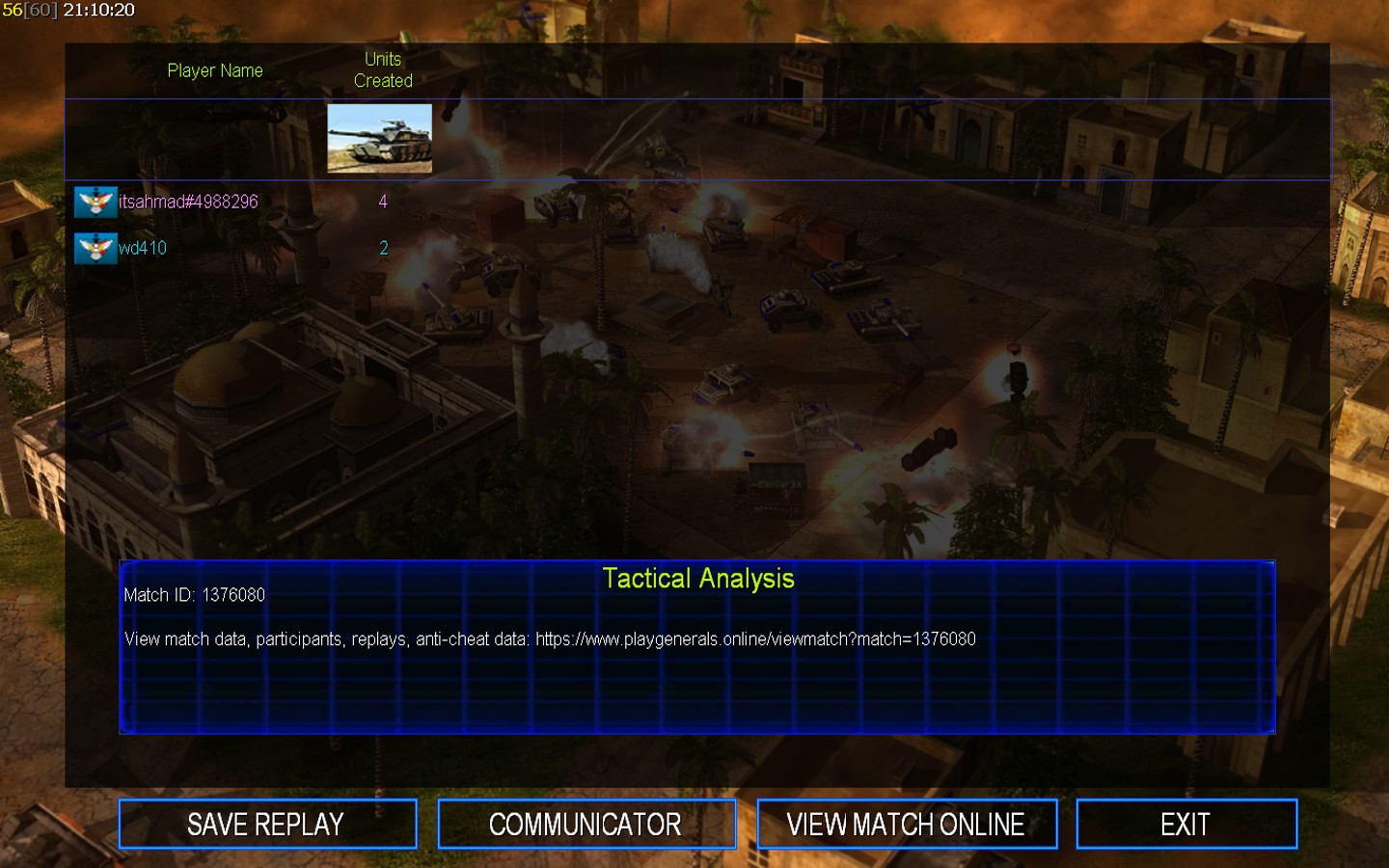Select VIEW MATCH ONLINE
Image resolution: width=1389 pixels, height=868 pixels.
click(x=907, y=825)
